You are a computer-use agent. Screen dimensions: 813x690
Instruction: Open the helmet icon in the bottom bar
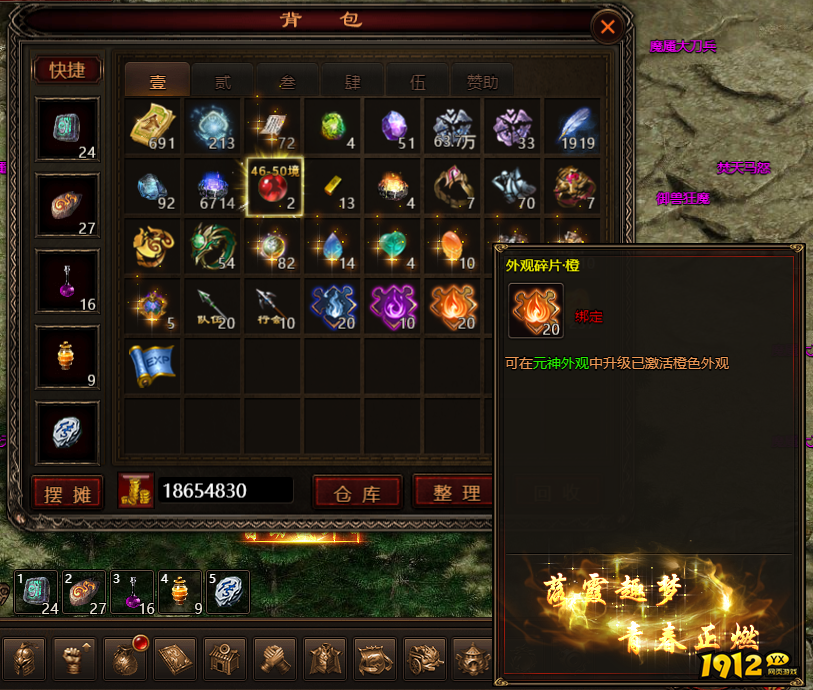(25, 658)
